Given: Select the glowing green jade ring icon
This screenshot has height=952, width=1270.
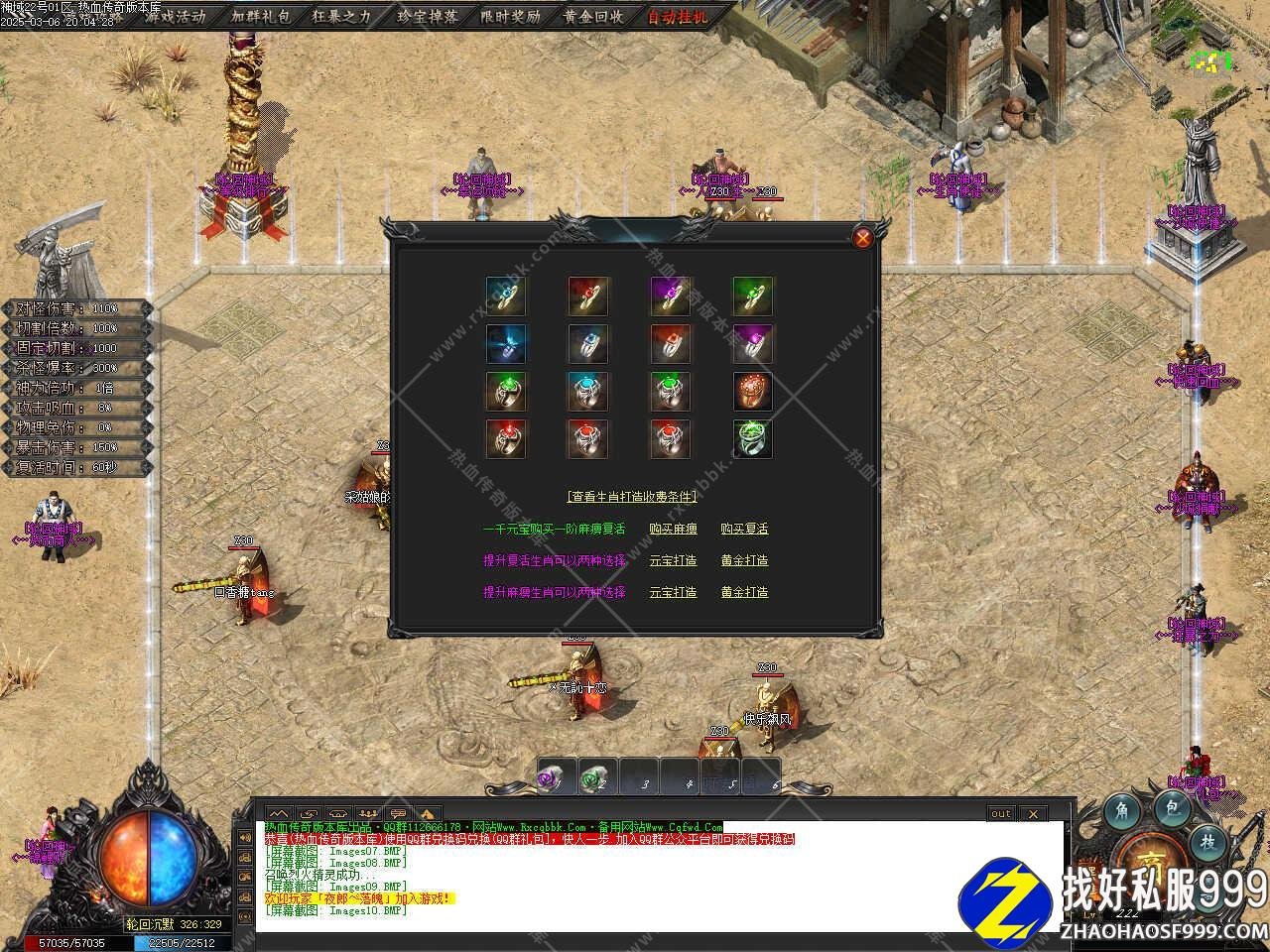Looking at the screenshot, I should pyautogui.click(x=753, y=439).
